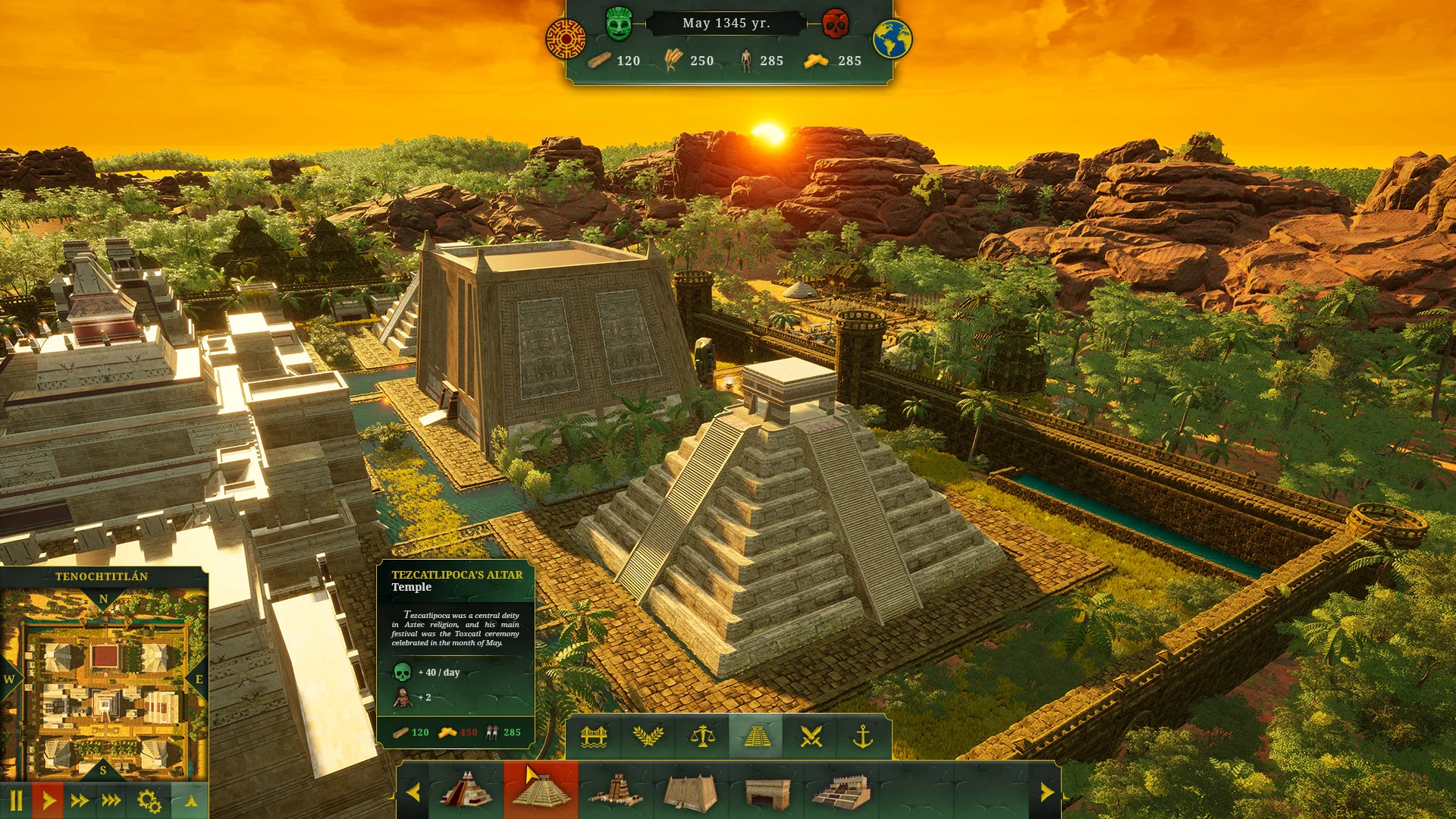
Task: Select the Temples tab with pyramid icon
Action: pos(758,736)
